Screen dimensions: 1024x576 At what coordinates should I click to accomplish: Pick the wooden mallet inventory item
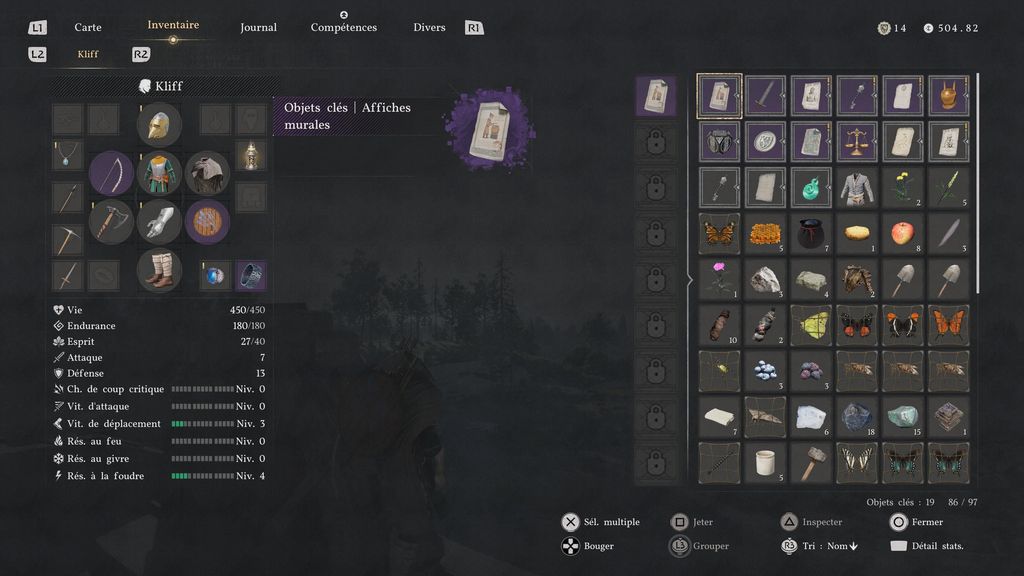810,462
